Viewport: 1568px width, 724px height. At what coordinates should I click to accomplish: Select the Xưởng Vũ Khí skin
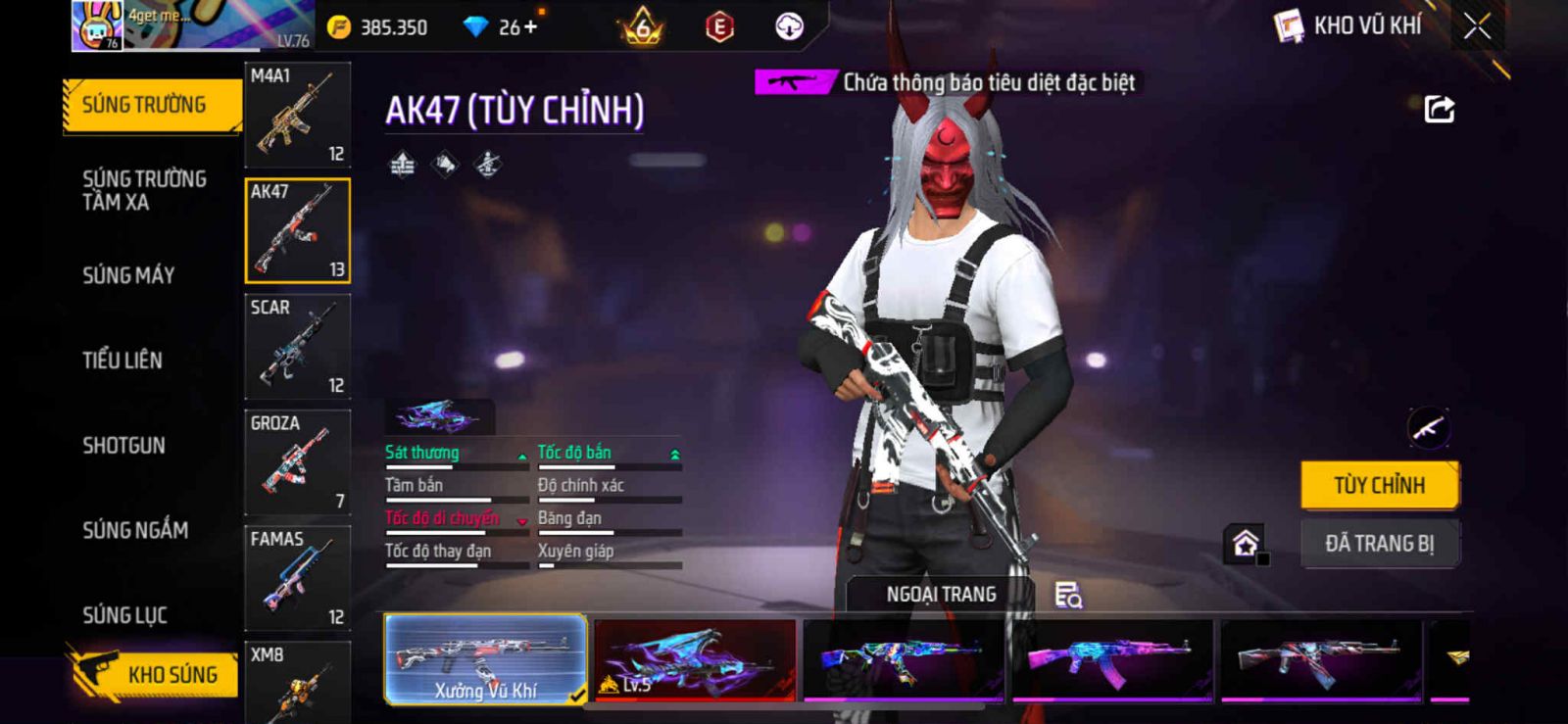pyautogui.click(x=485, y=659)
